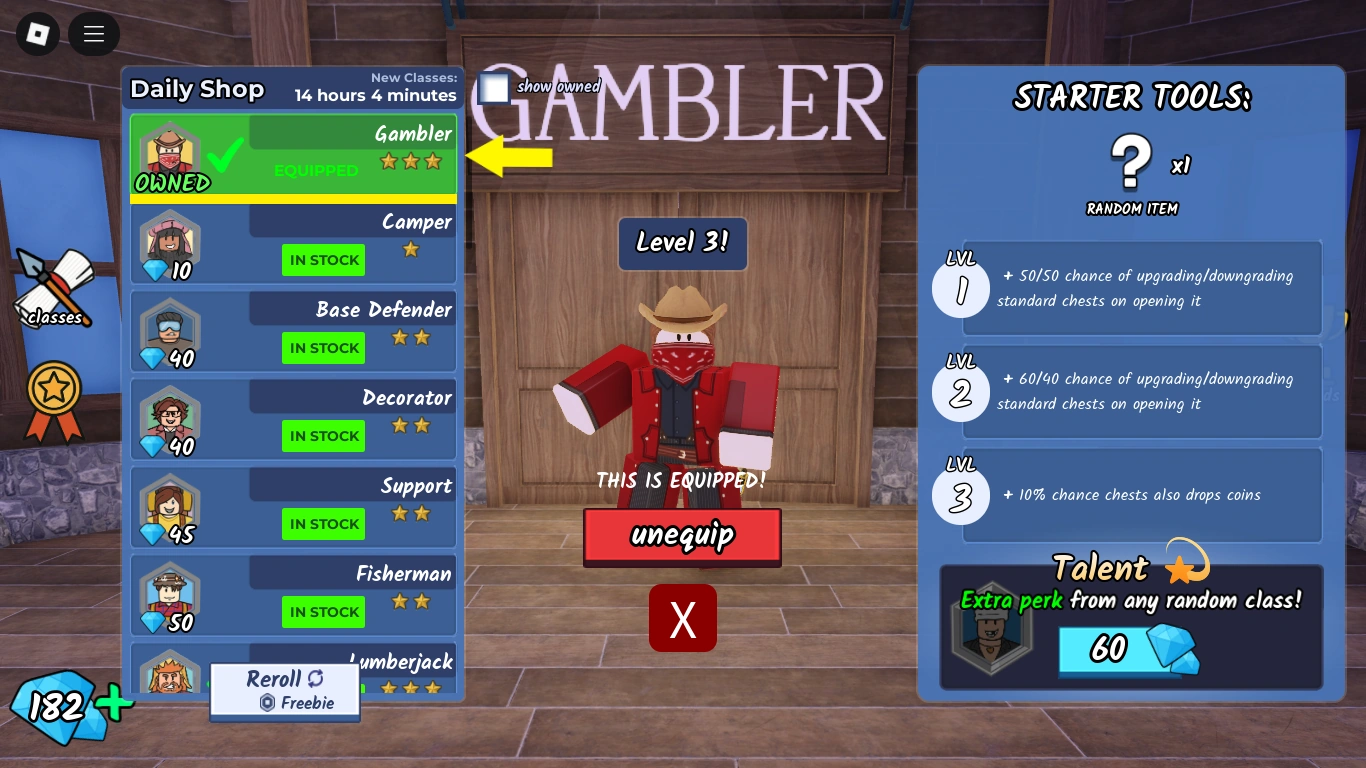This screenshot has width=1366, height=768.
Task: Toggle the green equipped checkmark on Gambler
Action: pos(226,155)
